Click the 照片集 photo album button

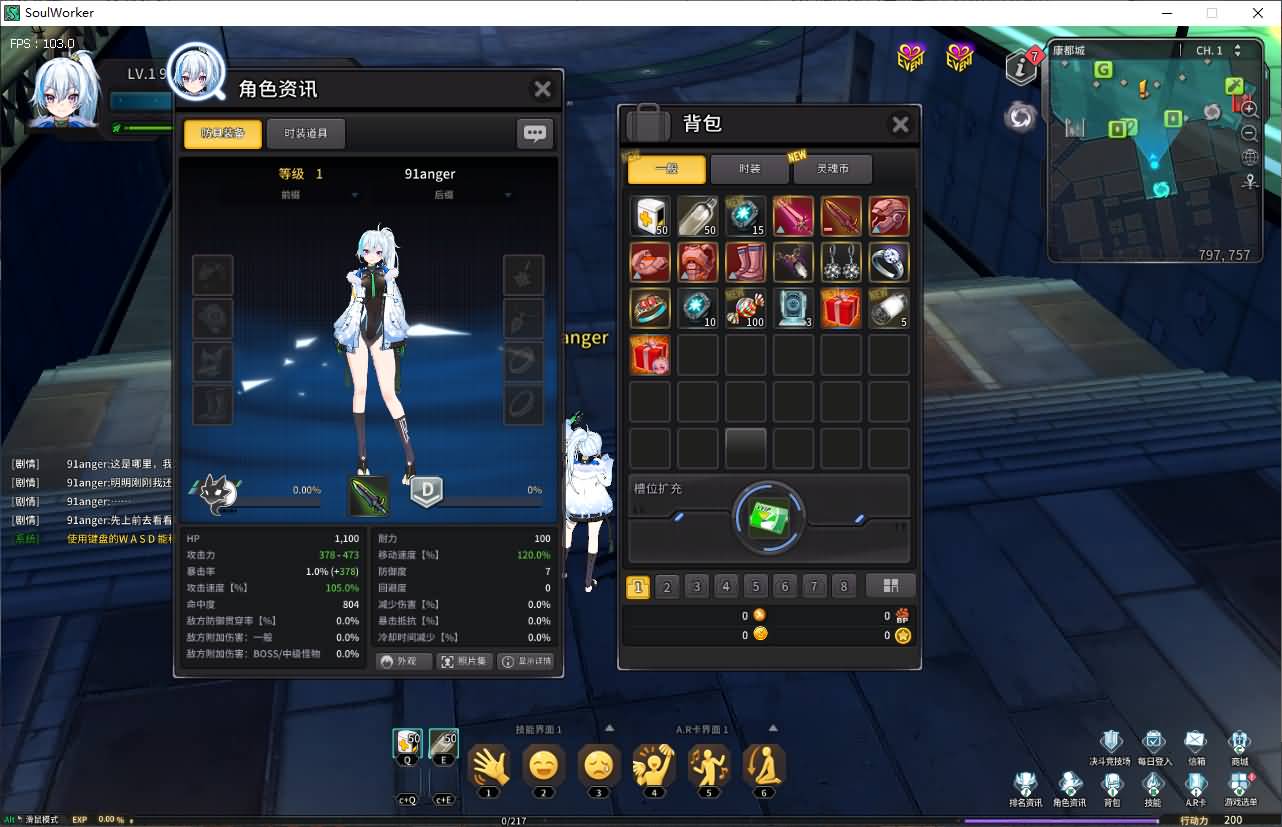(x=463, y=661)
